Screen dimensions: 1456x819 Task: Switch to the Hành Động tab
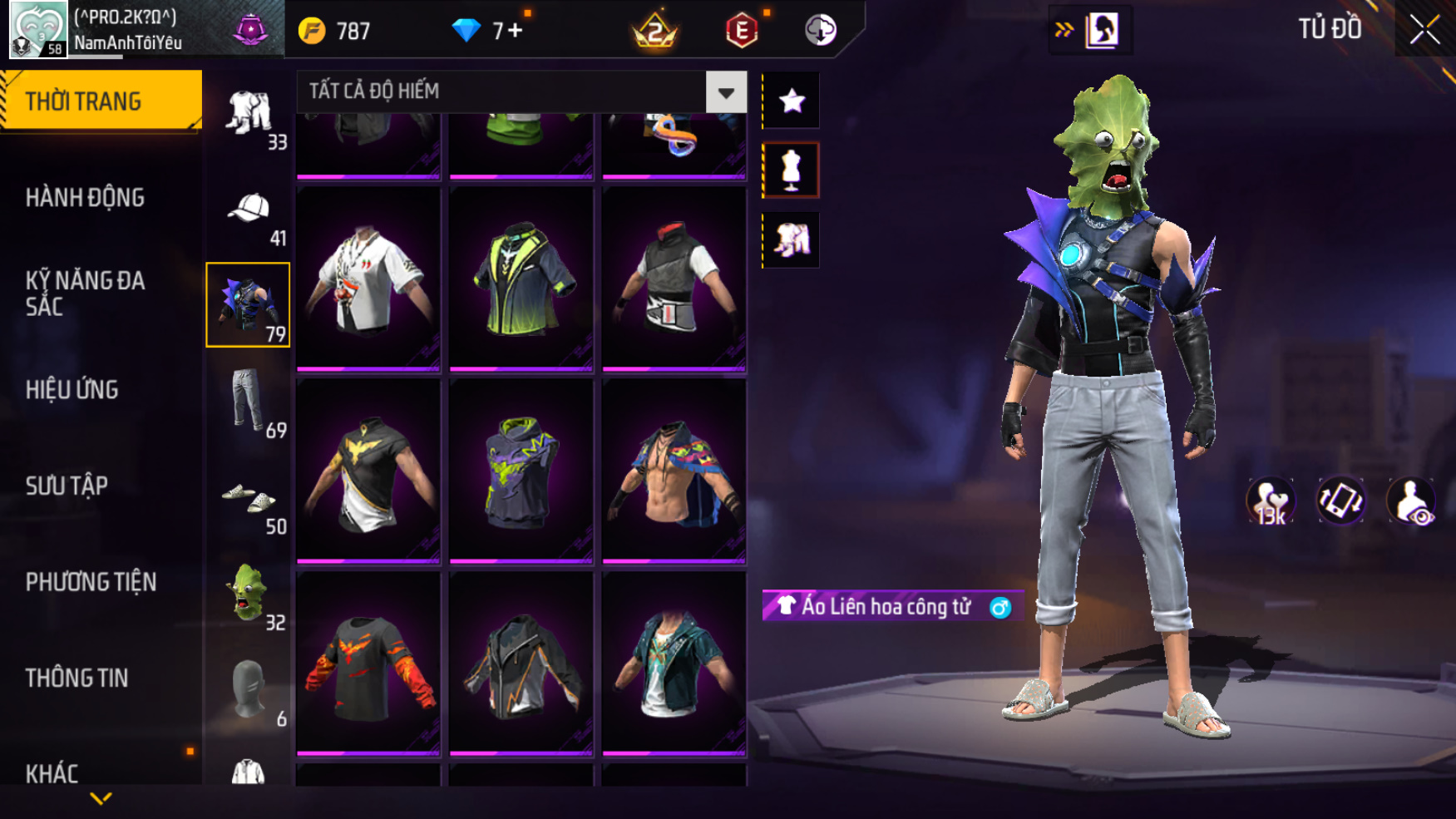(85, 198)
